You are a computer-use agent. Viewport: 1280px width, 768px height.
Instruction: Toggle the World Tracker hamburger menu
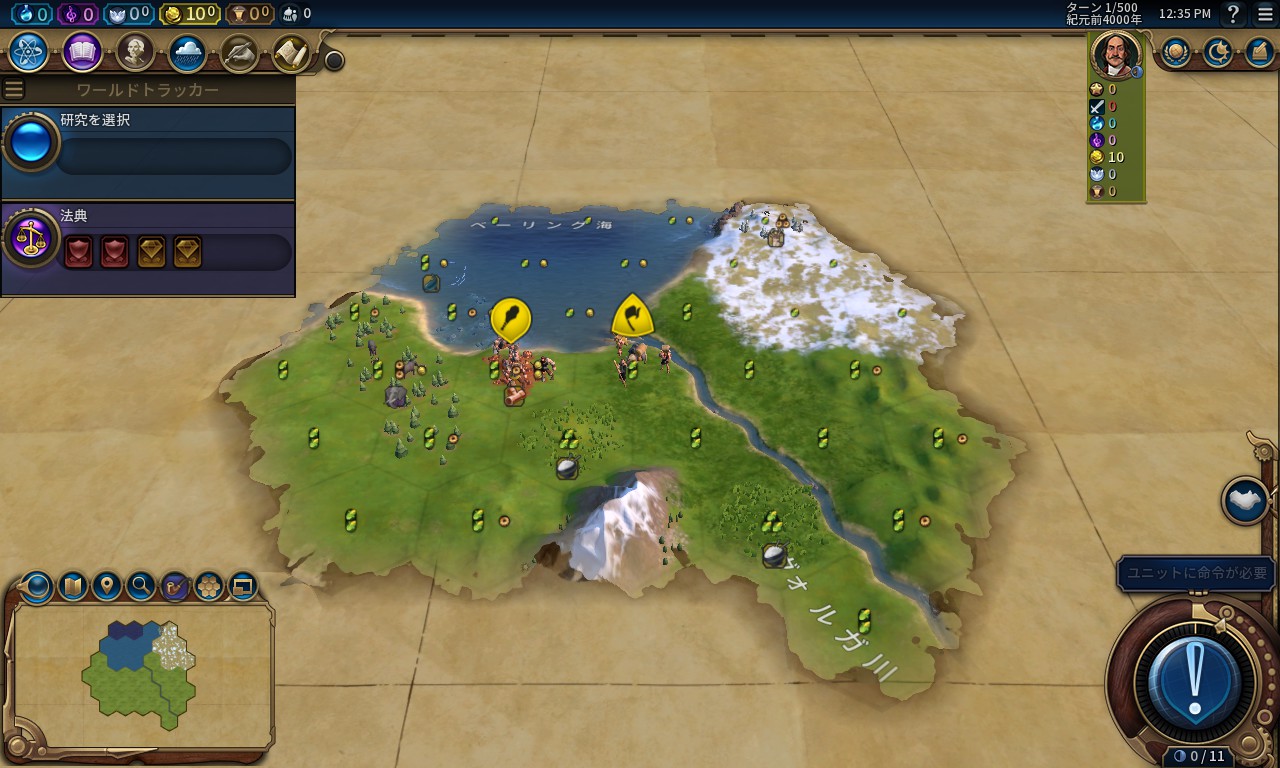[x=14, y=90]
